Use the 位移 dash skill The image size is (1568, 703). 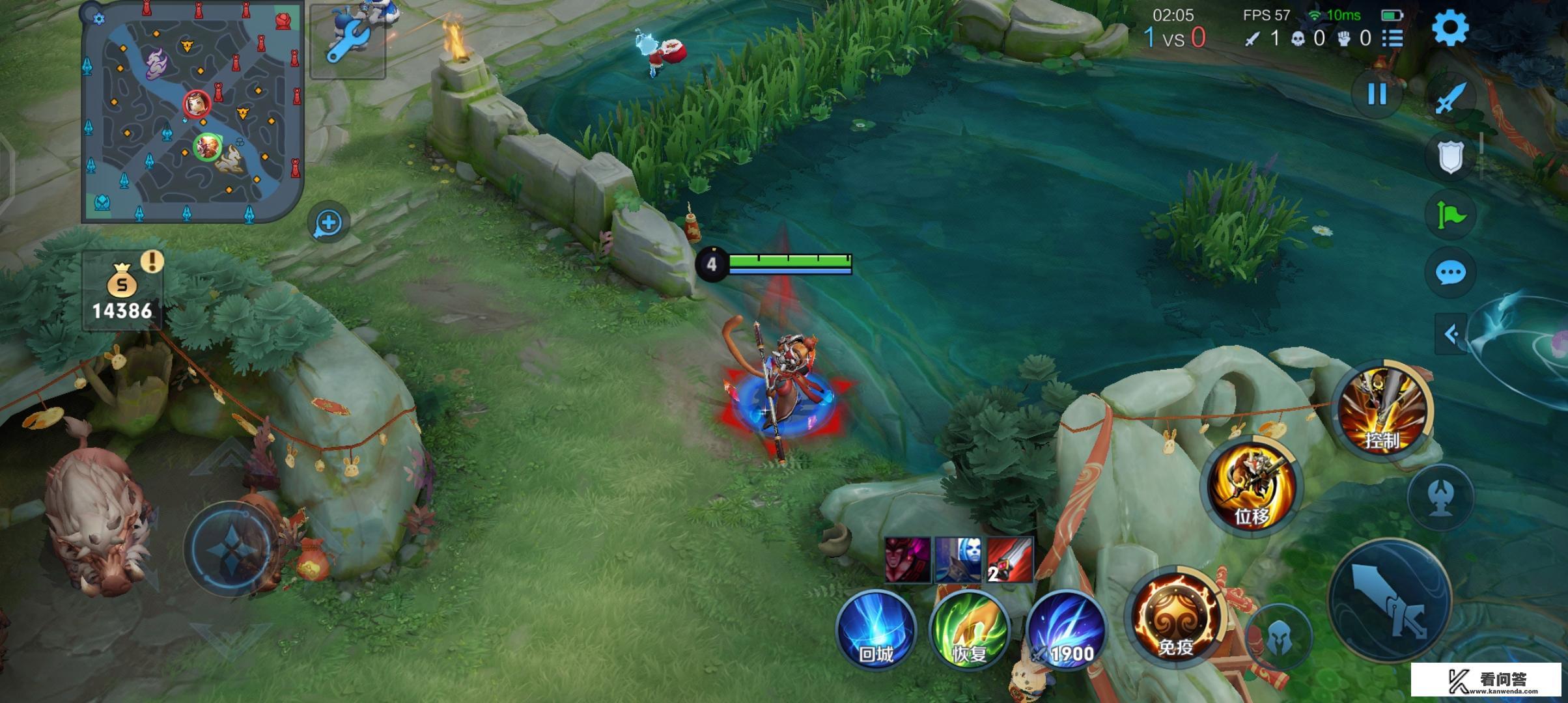[x=1252, y=488]
